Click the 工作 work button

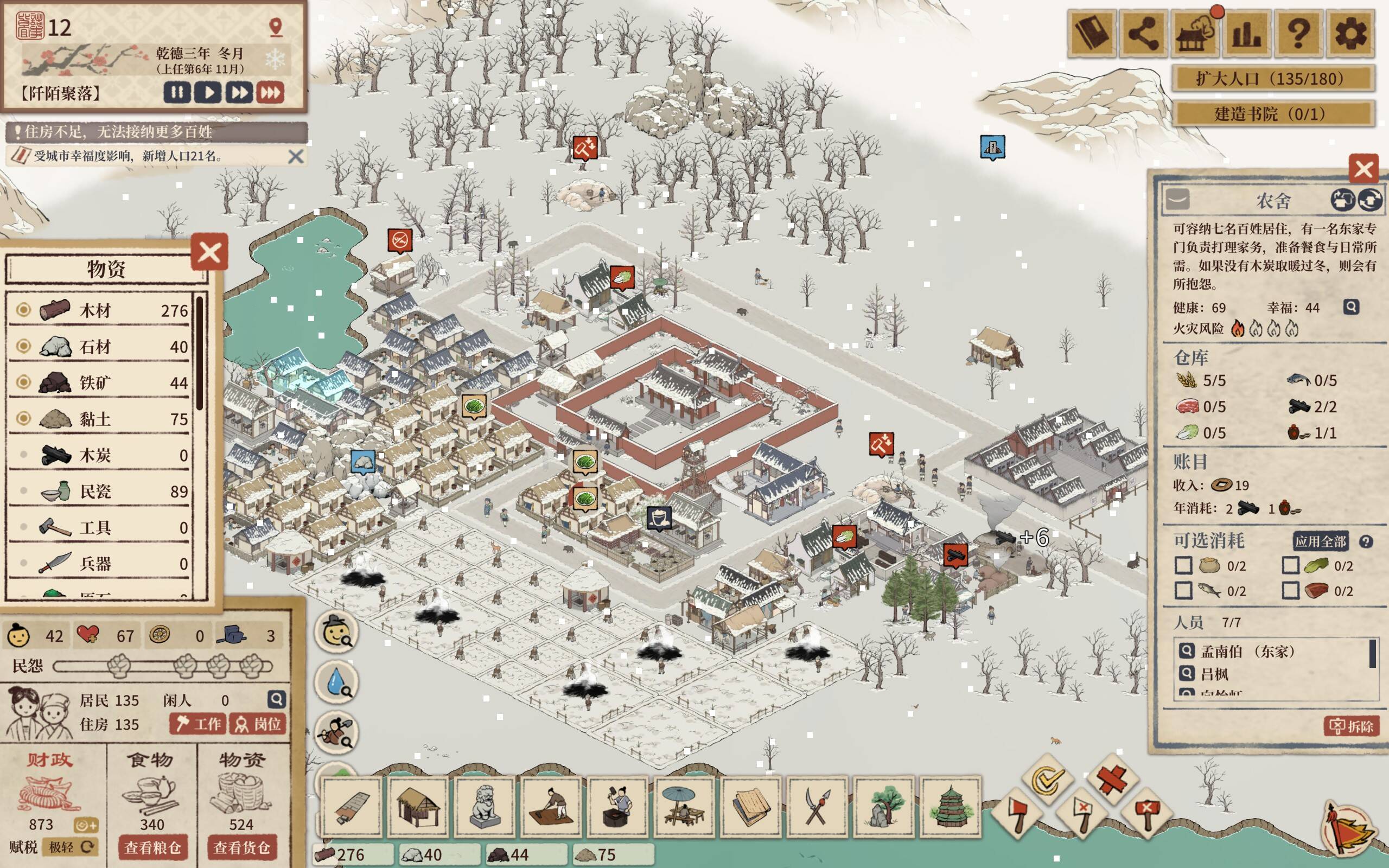[198, 724]
